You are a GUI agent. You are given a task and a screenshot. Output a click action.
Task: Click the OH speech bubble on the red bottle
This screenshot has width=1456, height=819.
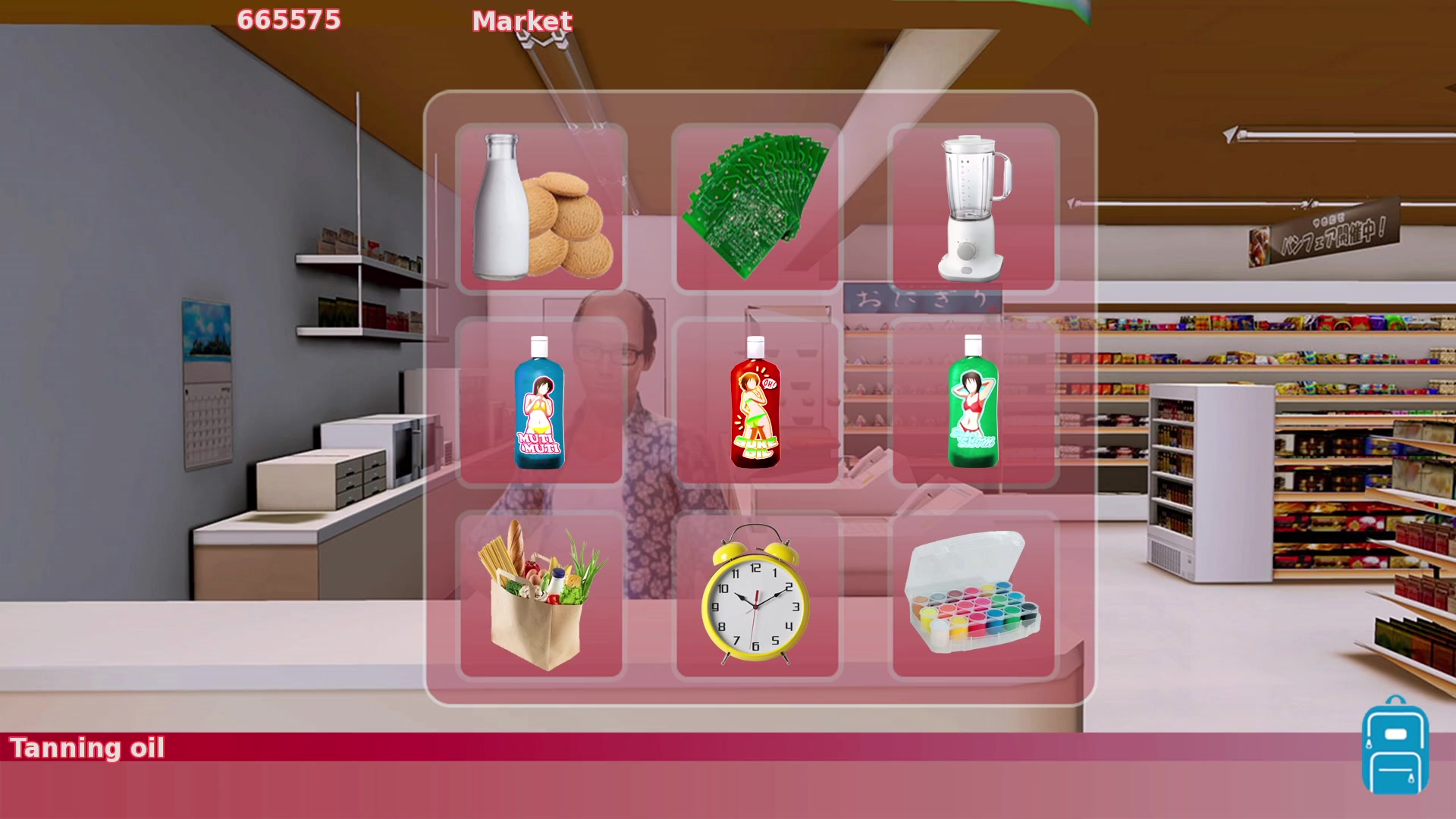point(770,384)
